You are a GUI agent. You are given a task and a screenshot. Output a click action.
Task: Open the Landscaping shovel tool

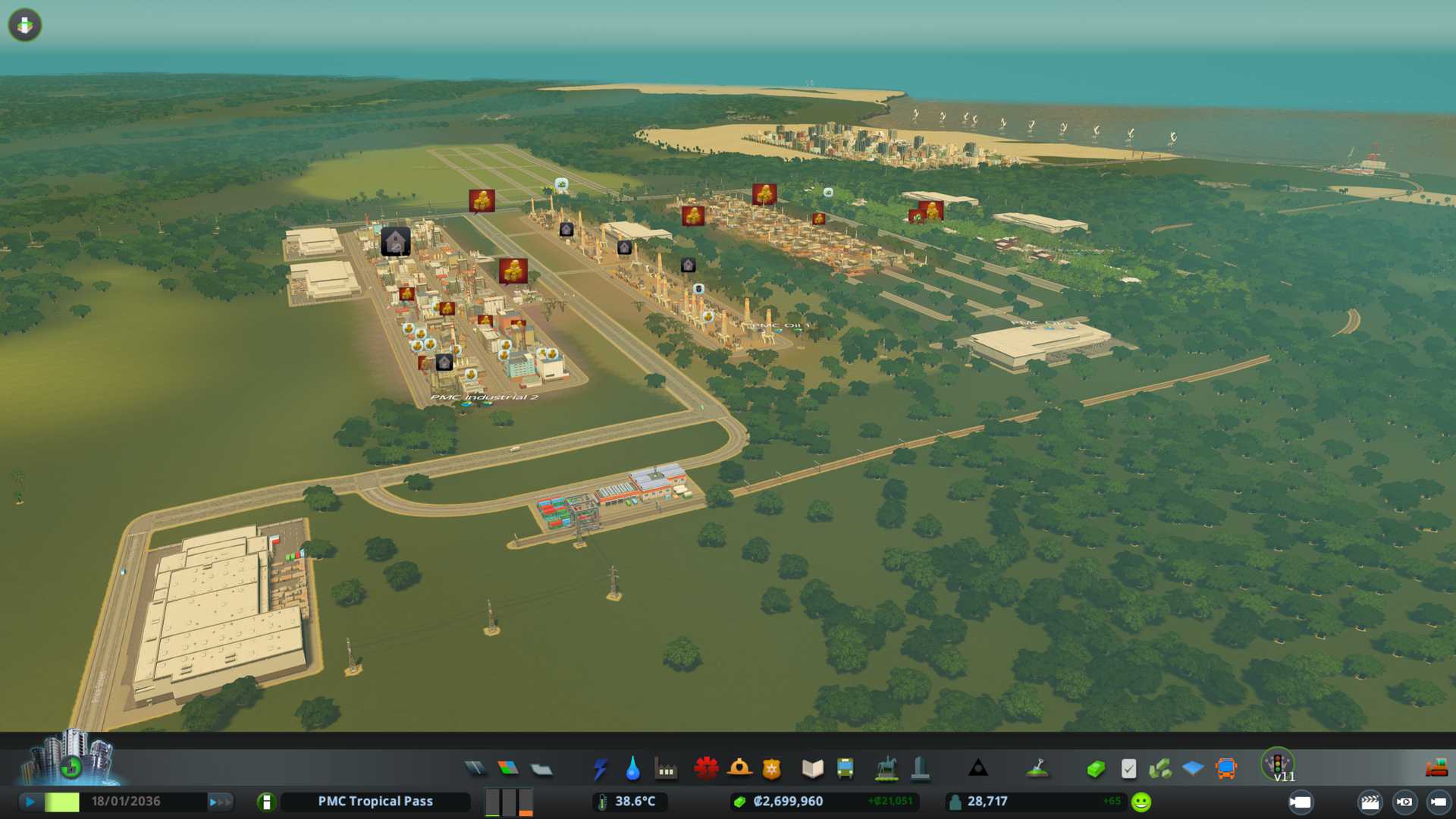pos(1037,769)
